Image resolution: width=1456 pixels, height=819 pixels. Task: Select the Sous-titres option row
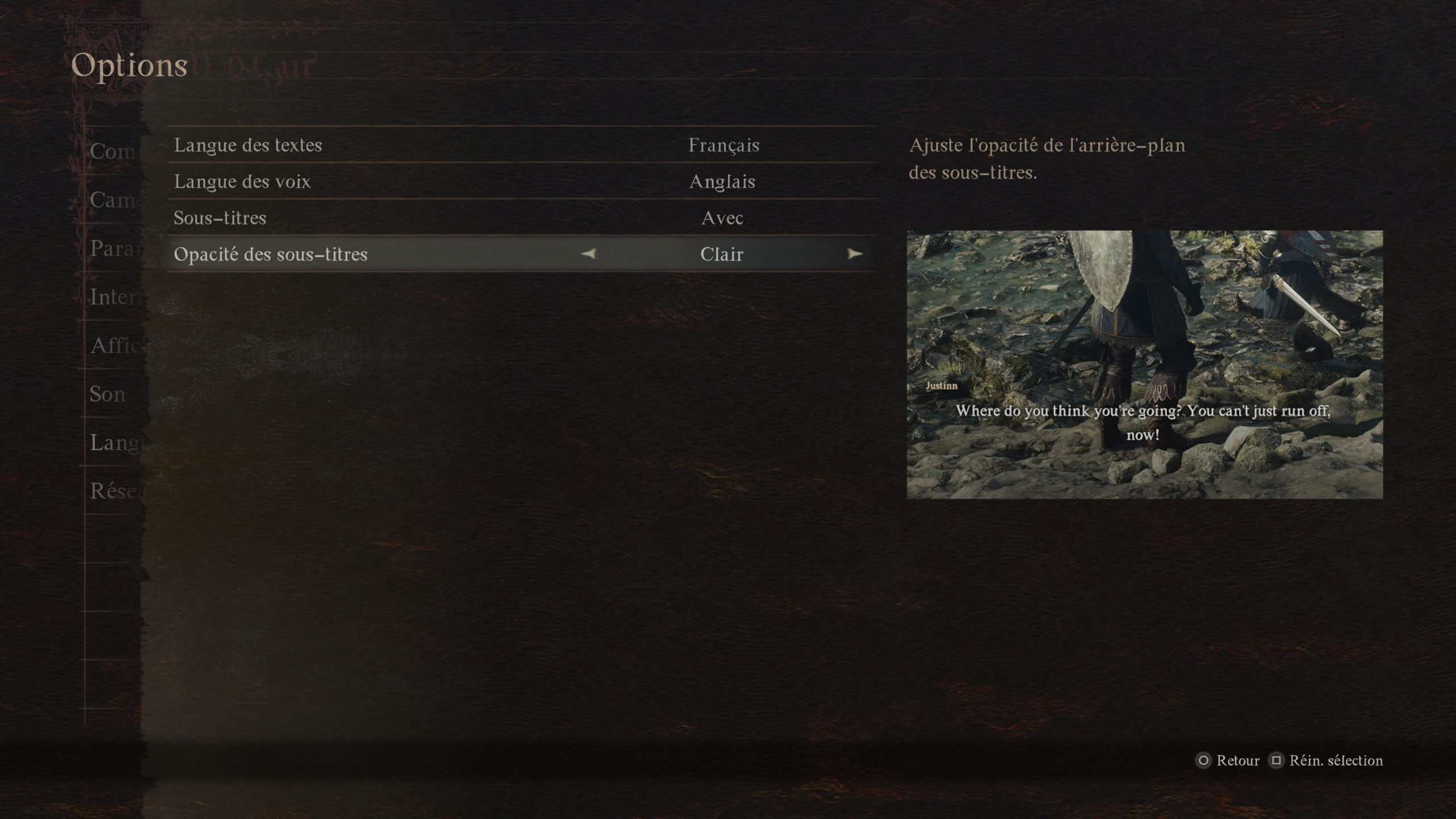coord(520,218)
